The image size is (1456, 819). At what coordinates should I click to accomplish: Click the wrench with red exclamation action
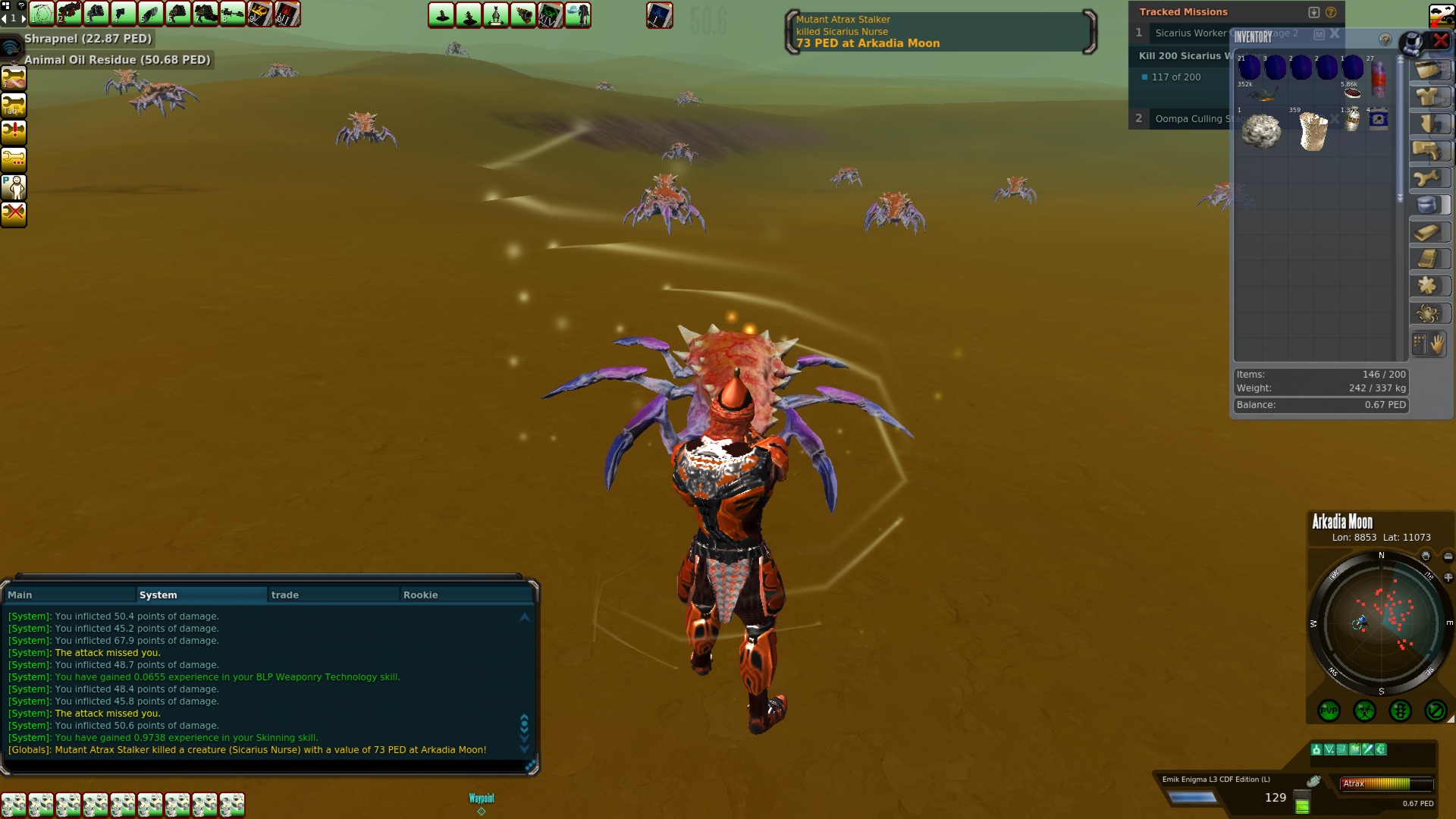[x=14, y=131]
